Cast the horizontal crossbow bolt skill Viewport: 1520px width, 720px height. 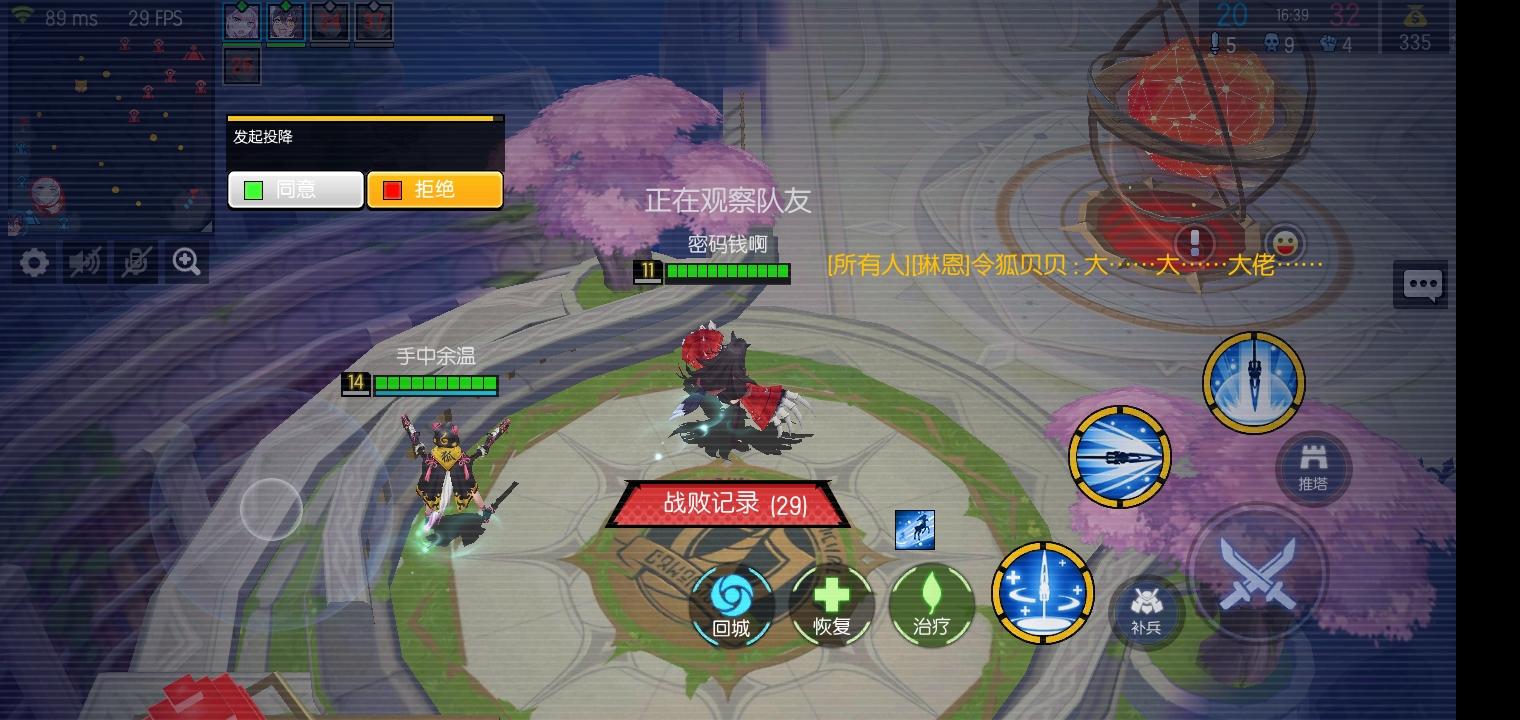[1120, 456]
